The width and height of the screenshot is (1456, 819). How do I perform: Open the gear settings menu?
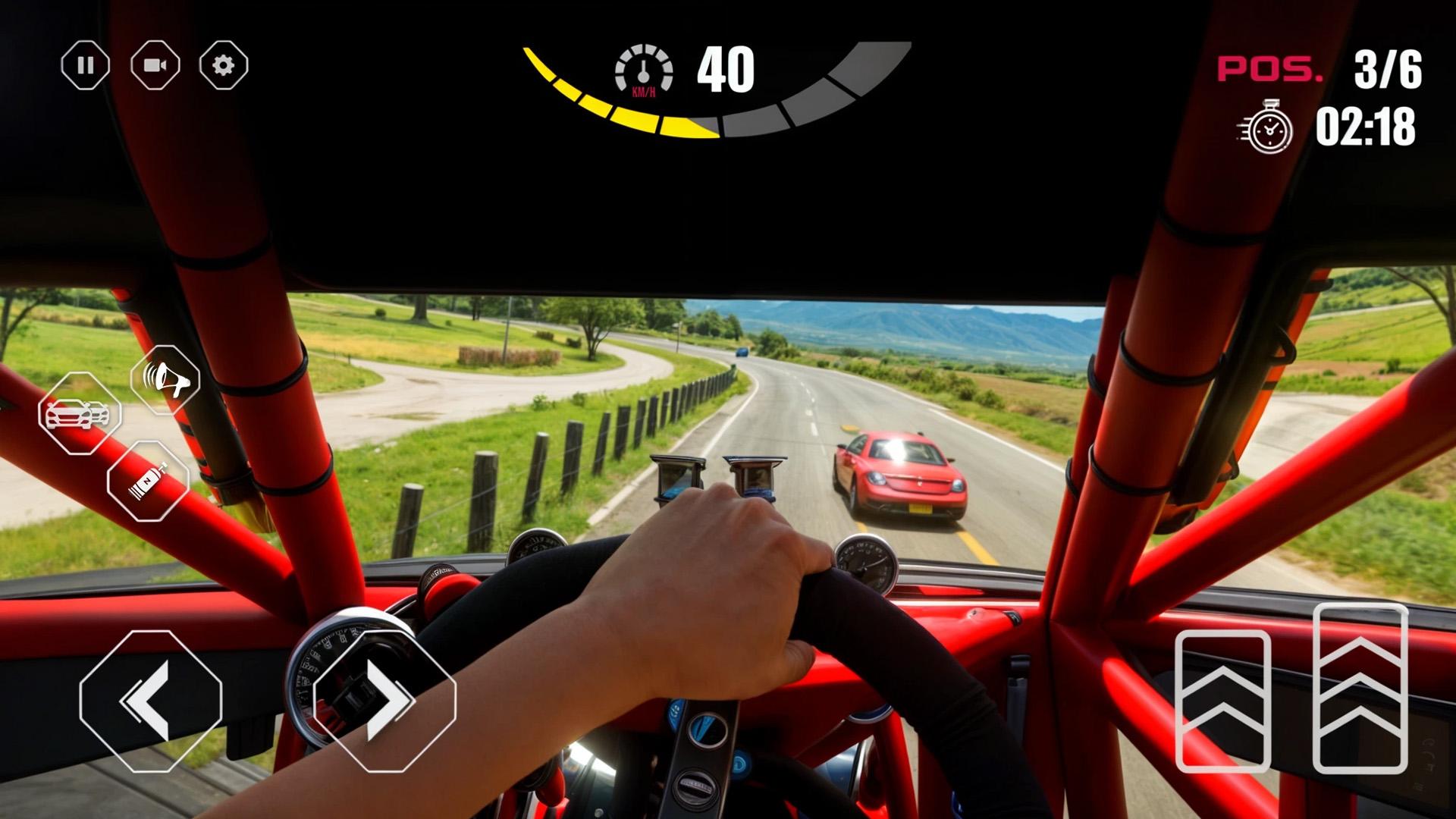click(x=224, y=65)
